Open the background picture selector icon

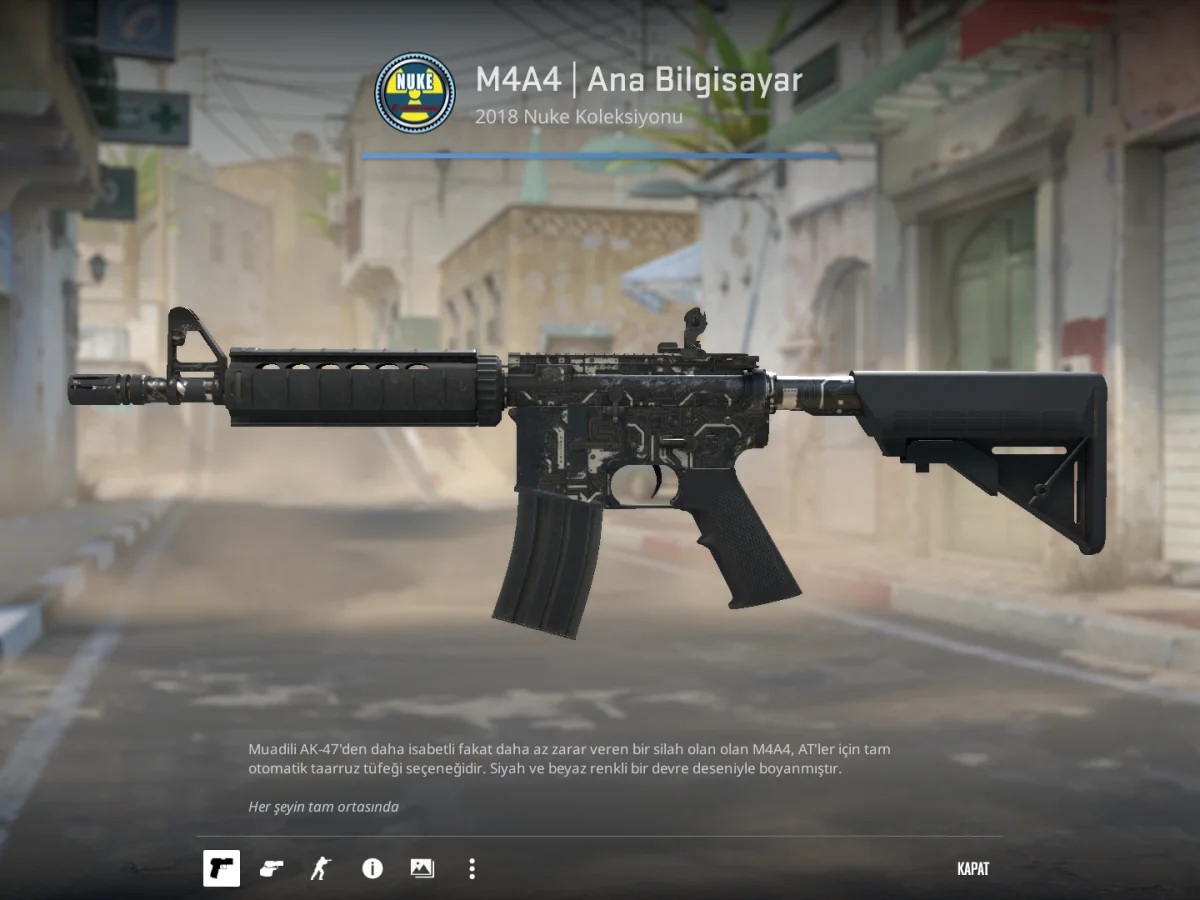coord(422,868)
